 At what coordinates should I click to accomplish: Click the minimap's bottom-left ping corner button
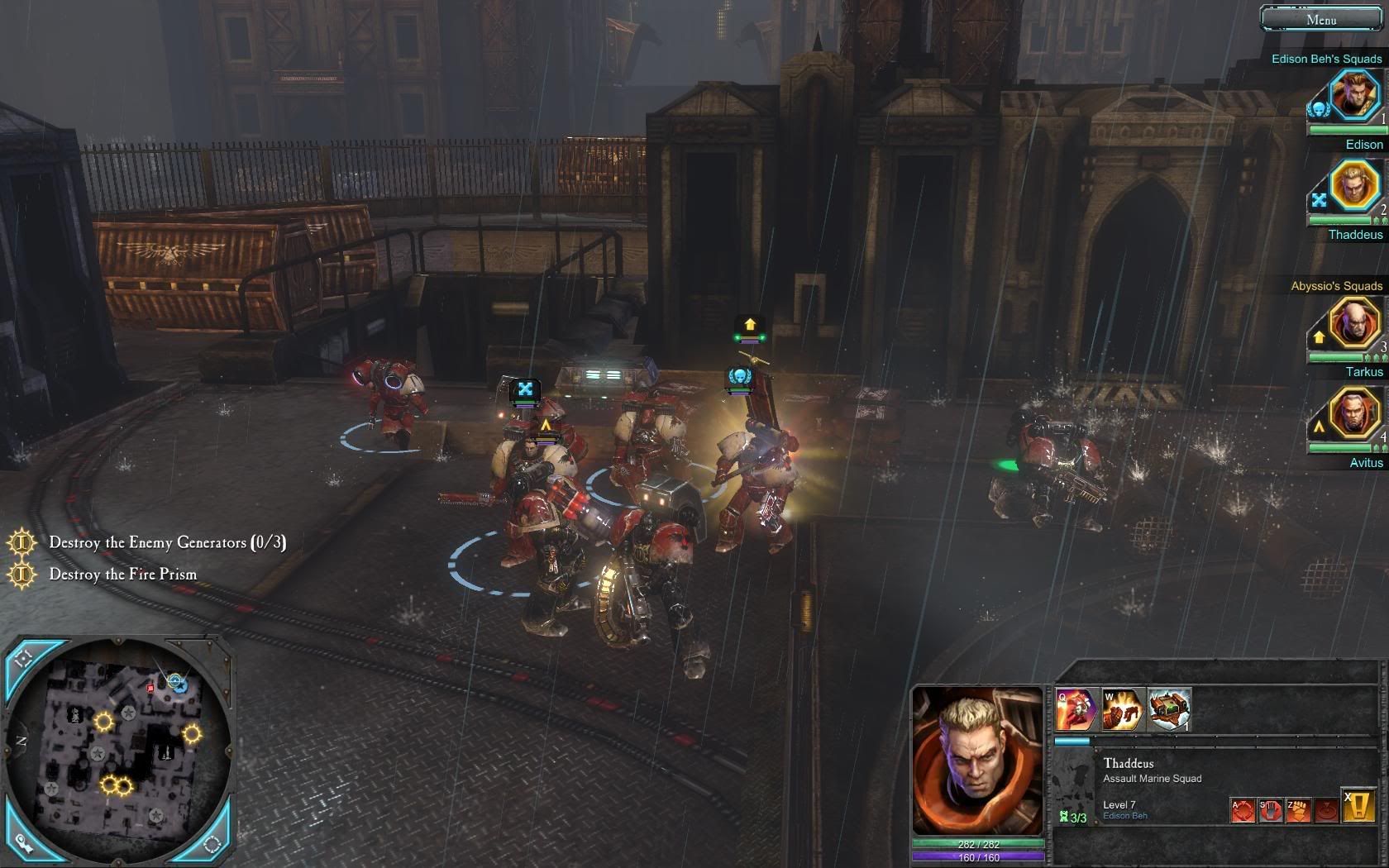(x=23, y=843)
